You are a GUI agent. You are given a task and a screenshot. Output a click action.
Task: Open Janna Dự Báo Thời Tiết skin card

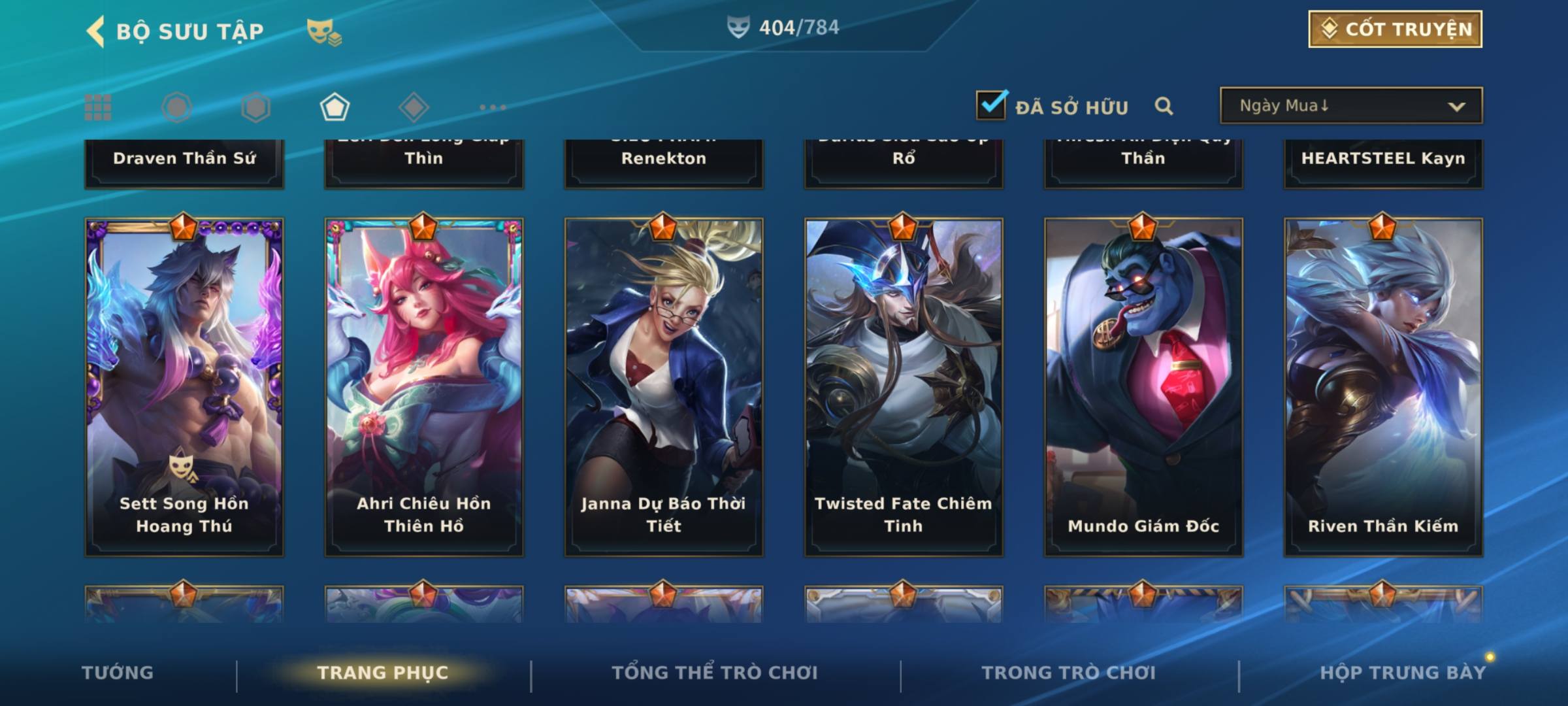click(664, 387)
